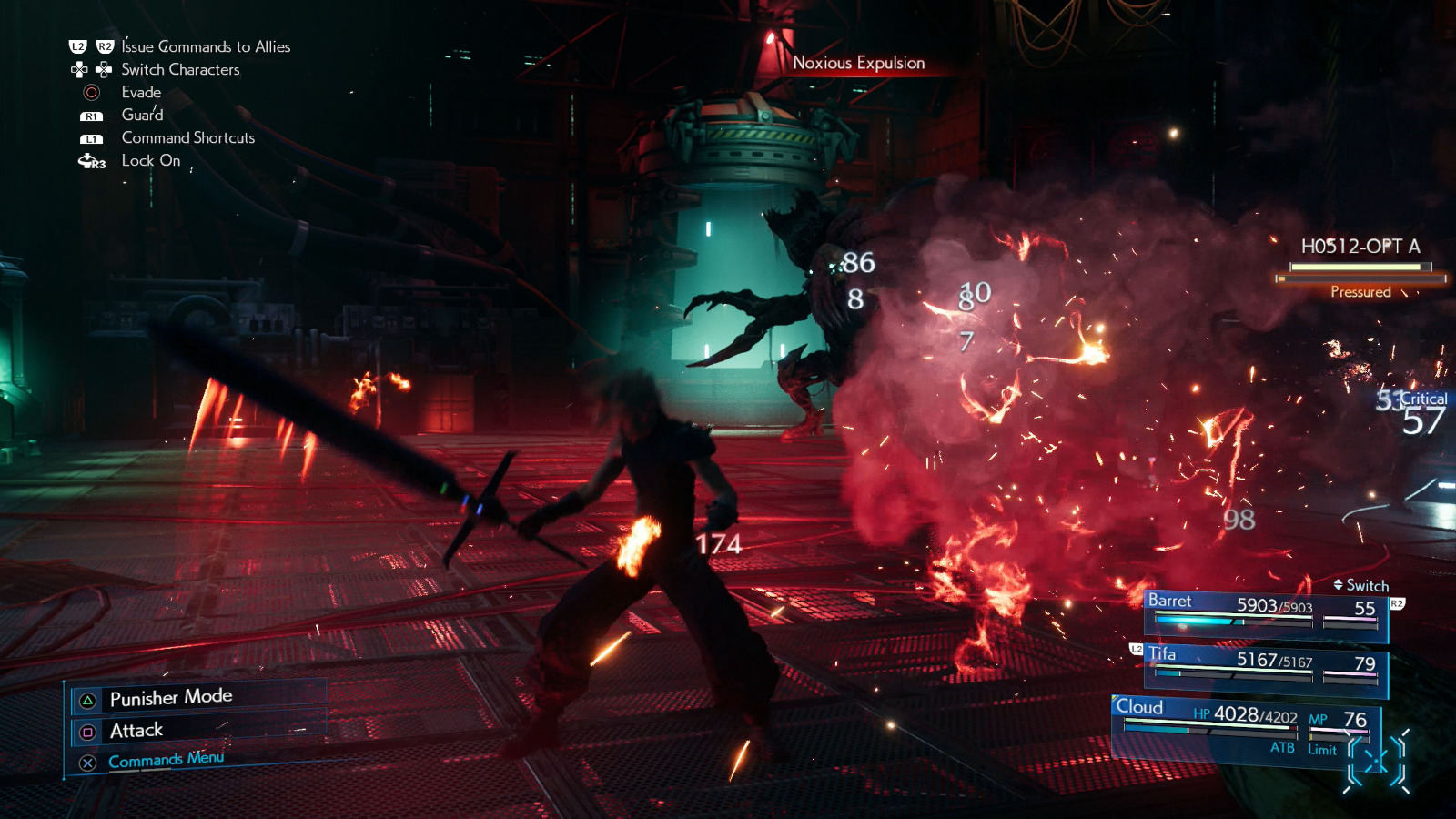Select the Attack command

point(135,729)
